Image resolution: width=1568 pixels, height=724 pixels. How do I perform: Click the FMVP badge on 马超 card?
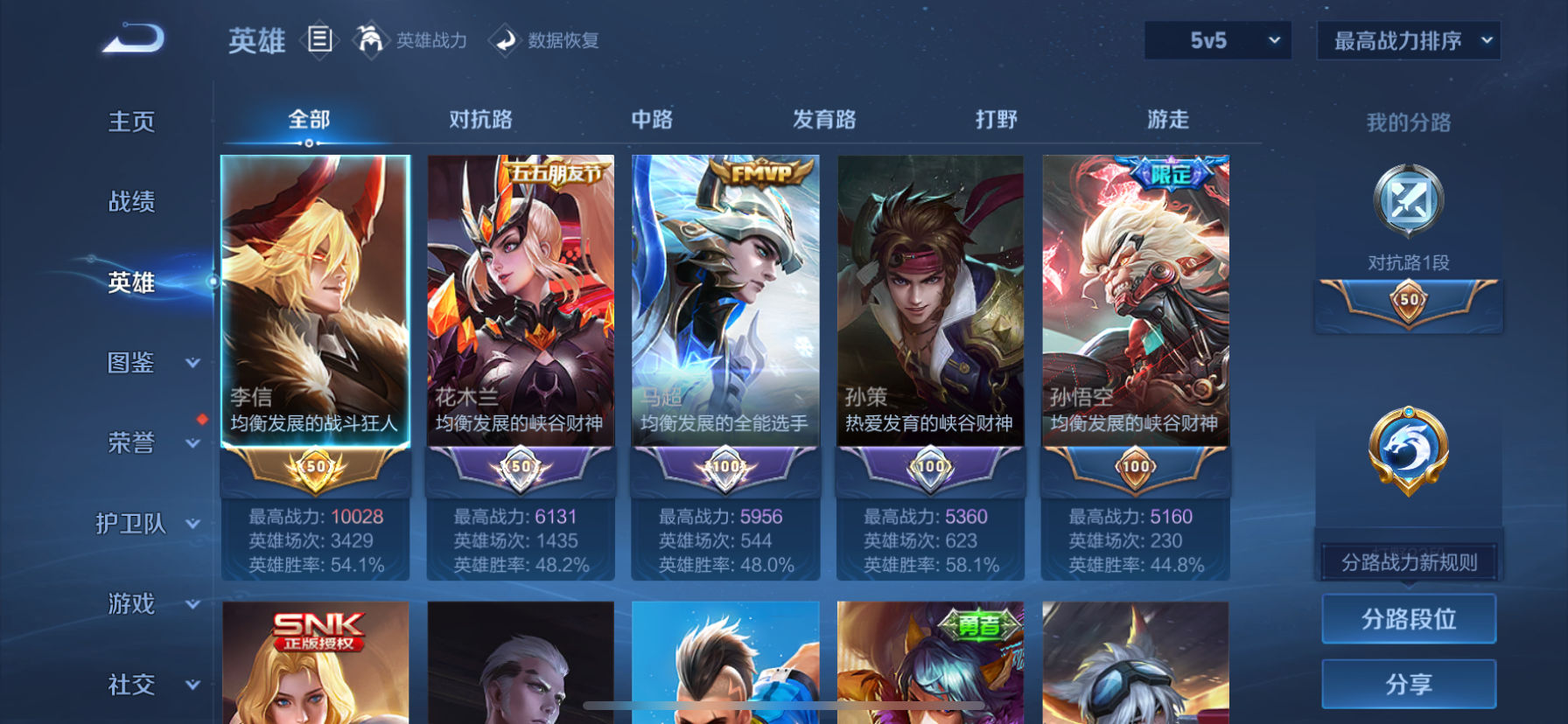(x=759, y=170)
